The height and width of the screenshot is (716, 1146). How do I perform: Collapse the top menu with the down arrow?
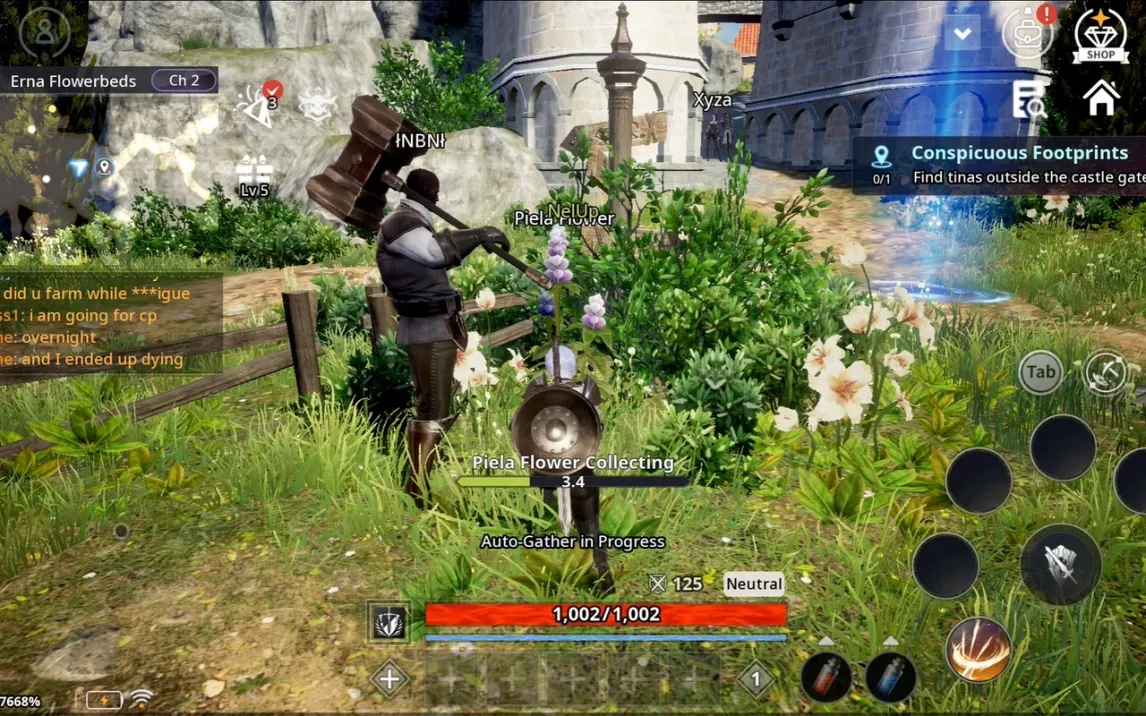[x=962, y=35]
